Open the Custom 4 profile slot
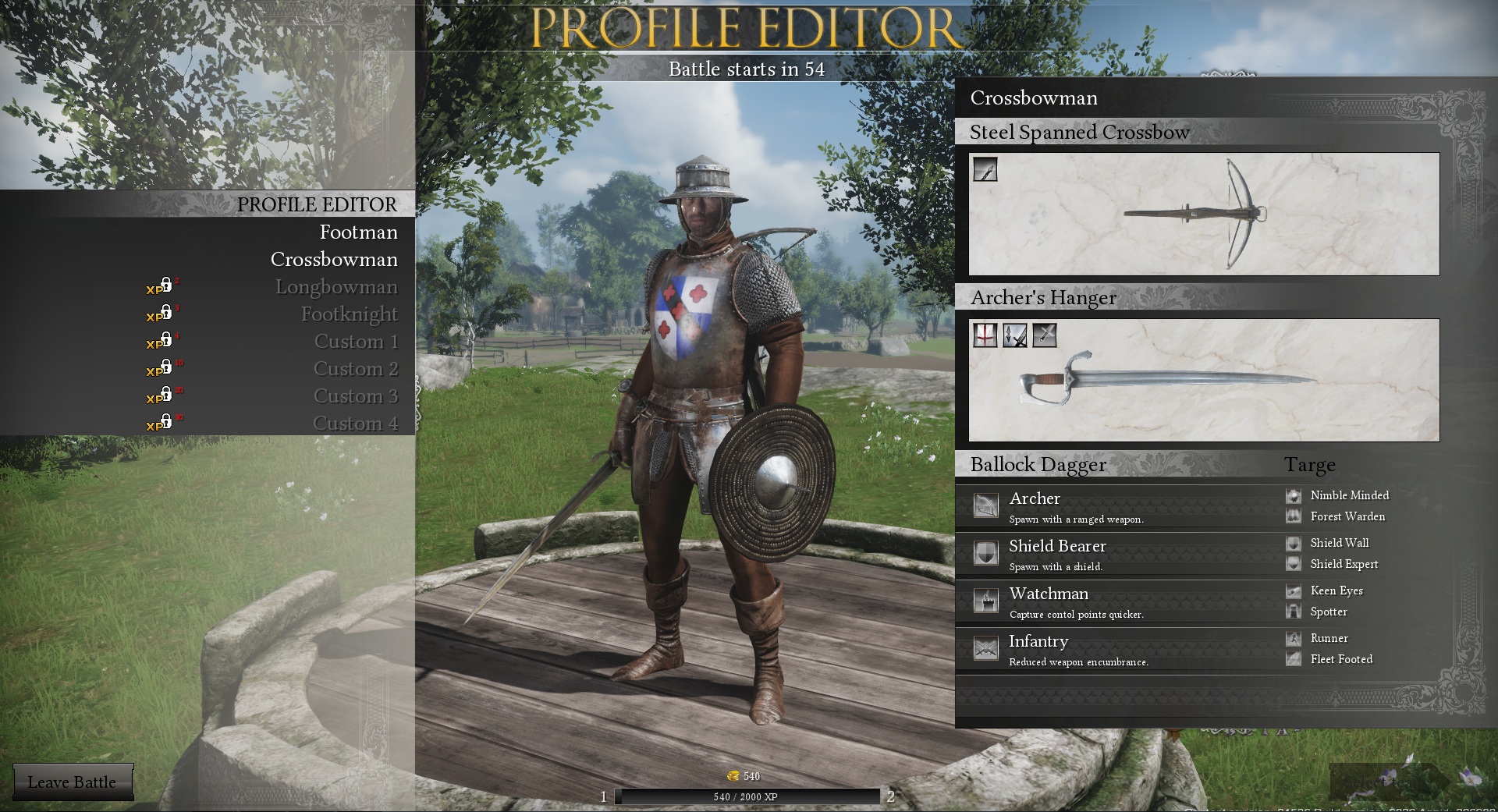 click(x=356, y=424)
